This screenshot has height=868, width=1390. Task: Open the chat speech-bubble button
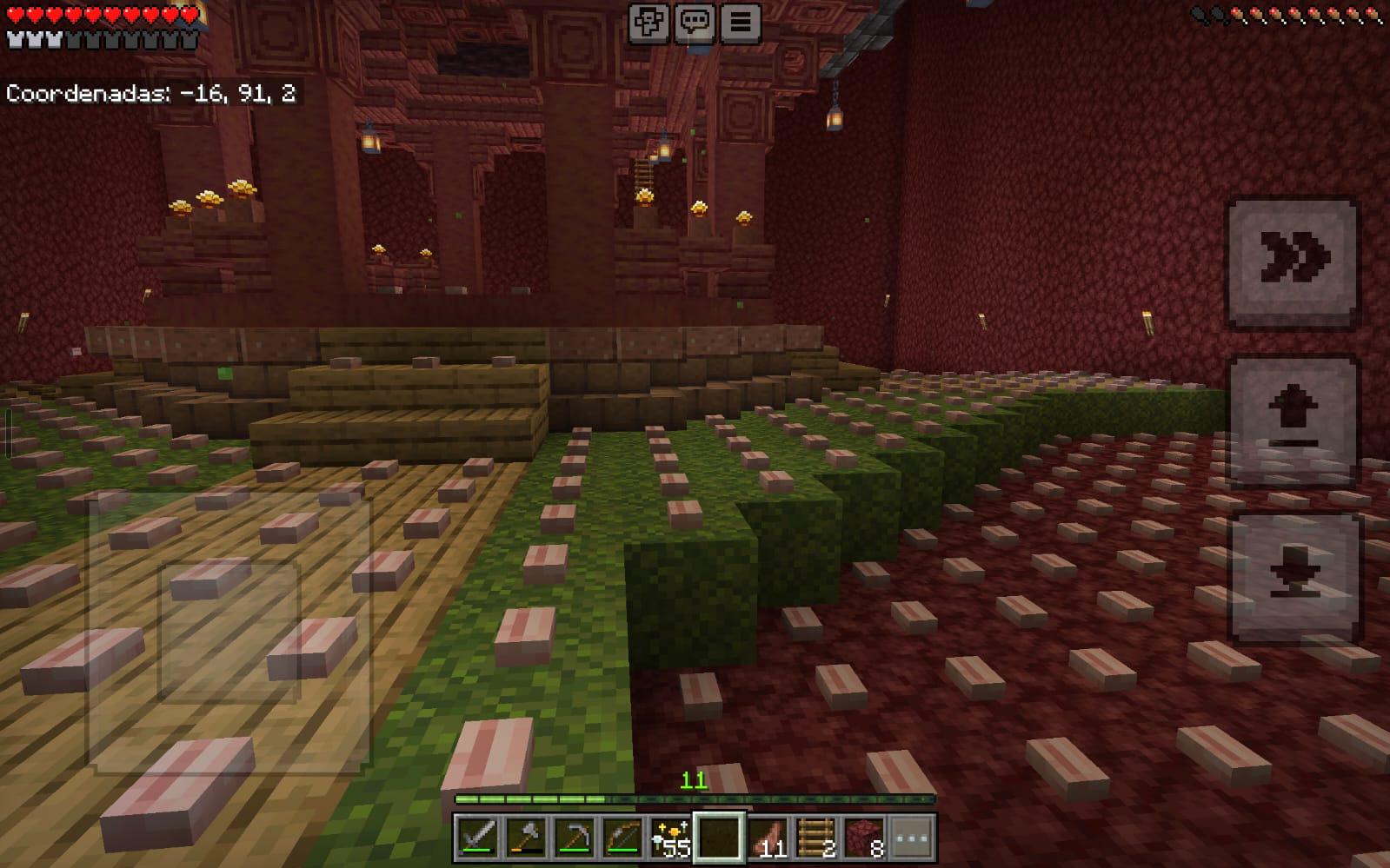(695, 23)
